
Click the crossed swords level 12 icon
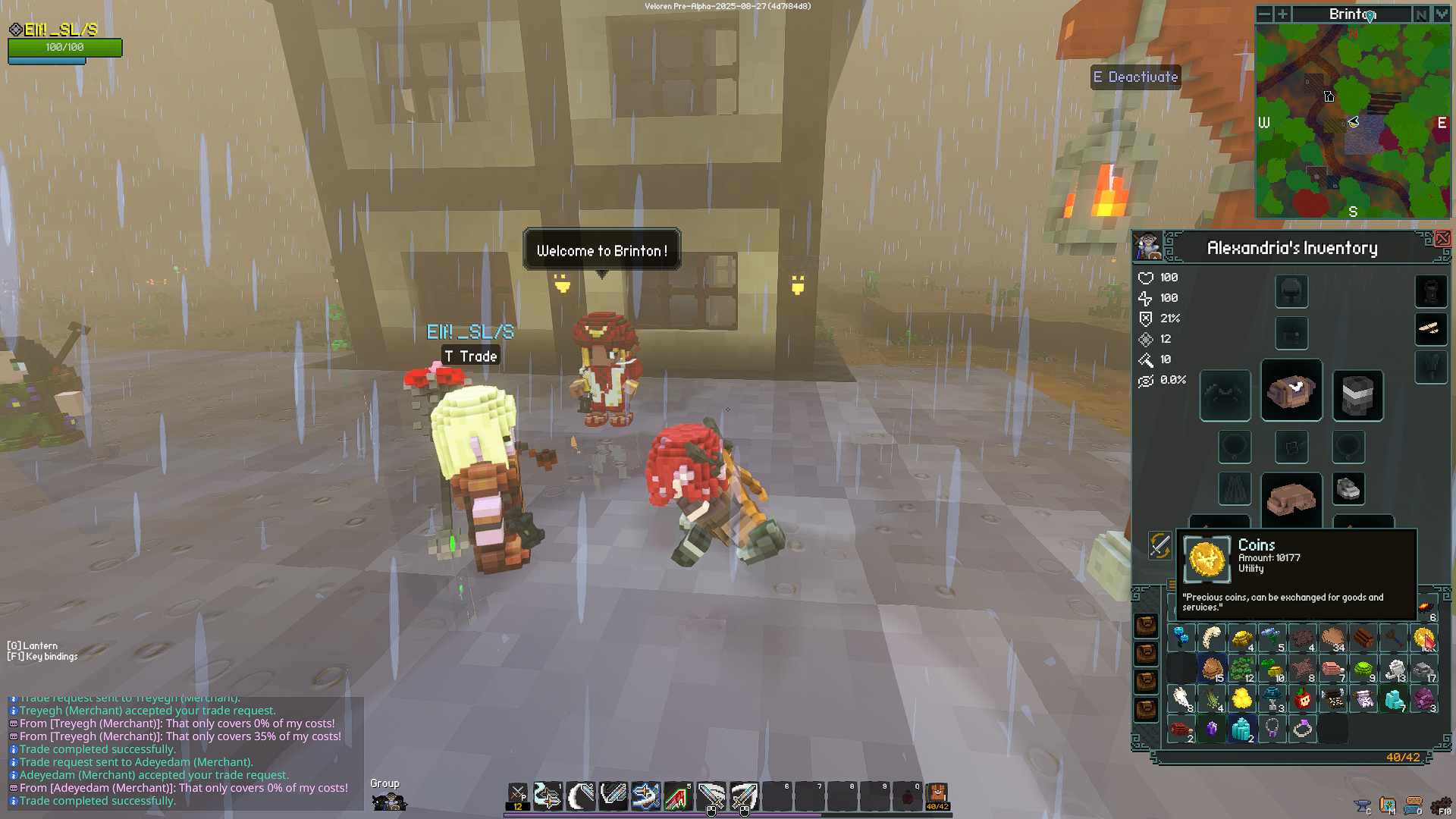pyautogui.click(x=517, y=796)
